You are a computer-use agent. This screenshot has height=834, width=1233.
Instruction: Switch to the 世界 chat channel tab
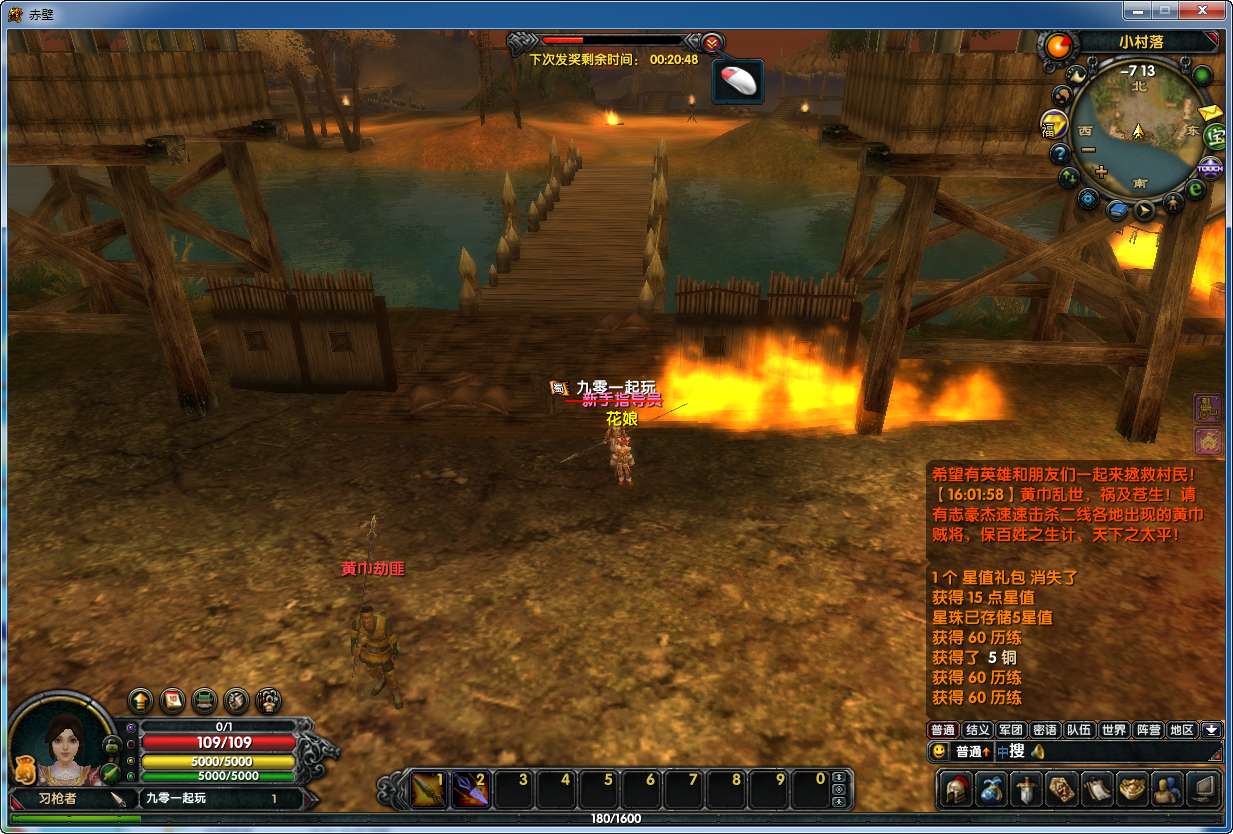1113,730
